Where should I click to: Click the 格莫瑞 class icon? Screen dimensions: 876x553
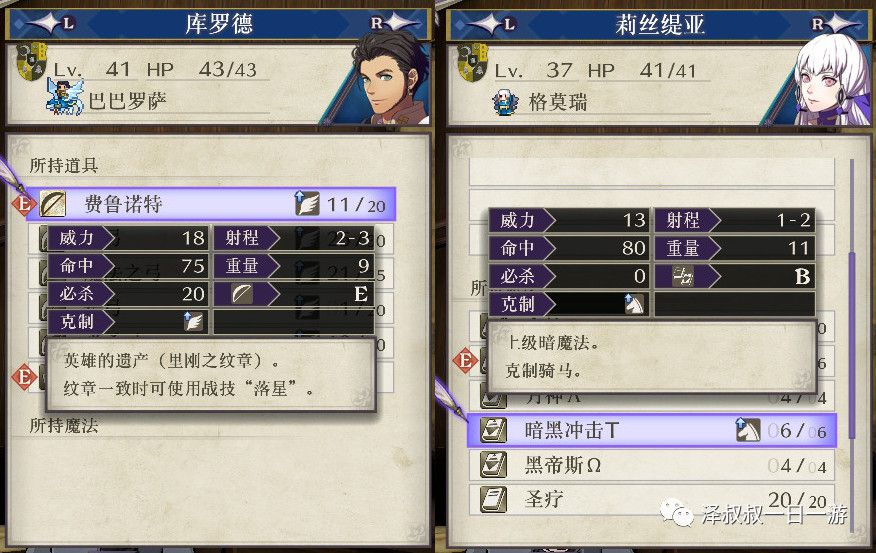(507, 100)
